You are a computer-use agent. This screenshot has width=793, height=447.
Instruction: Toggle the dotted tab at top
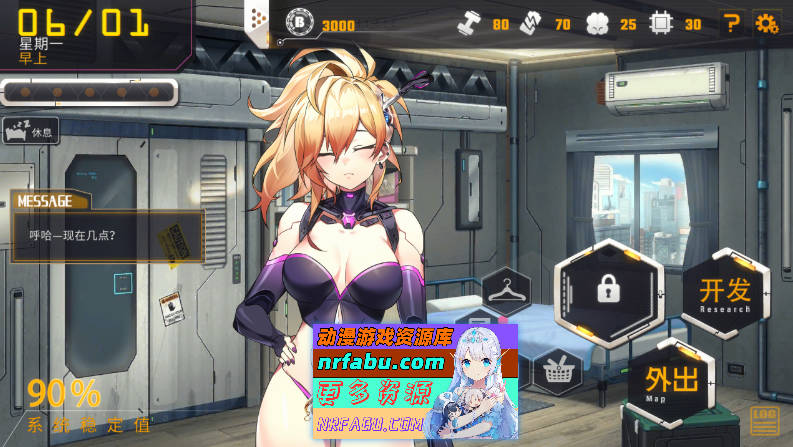pyautogui.click(x=257, y=19)
